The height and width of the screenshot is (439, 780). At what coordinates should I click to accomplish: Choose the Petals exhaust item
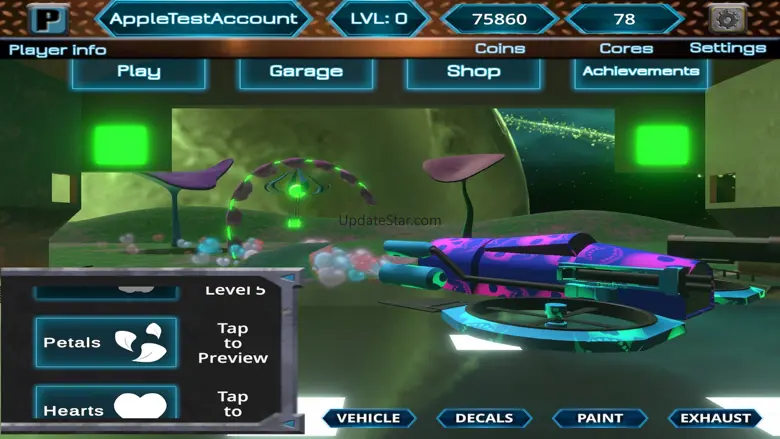pos(106,342)
